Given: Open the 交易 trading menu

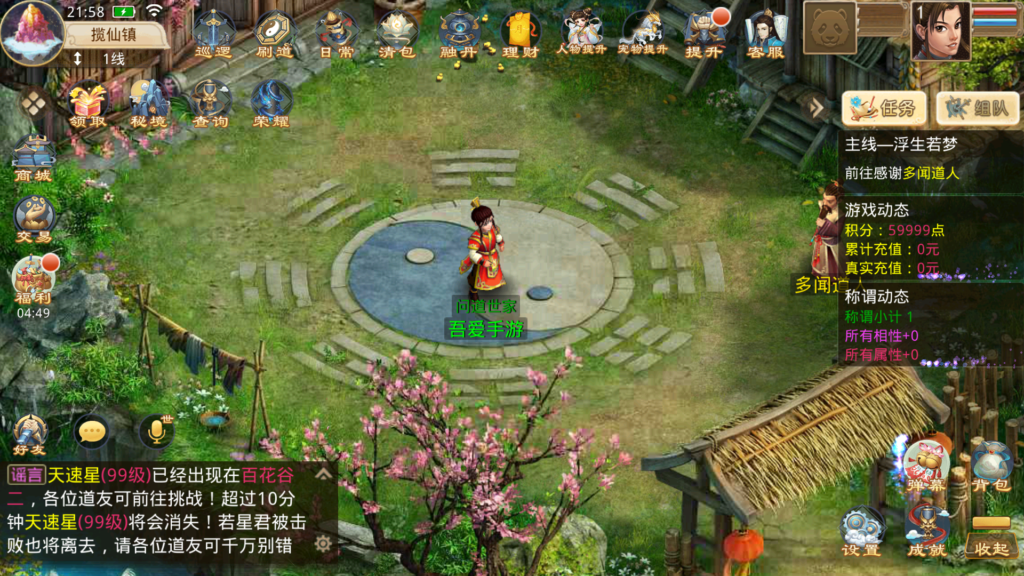Looking at the screenshot, I should pyautogui.click(x=33, y=218).
